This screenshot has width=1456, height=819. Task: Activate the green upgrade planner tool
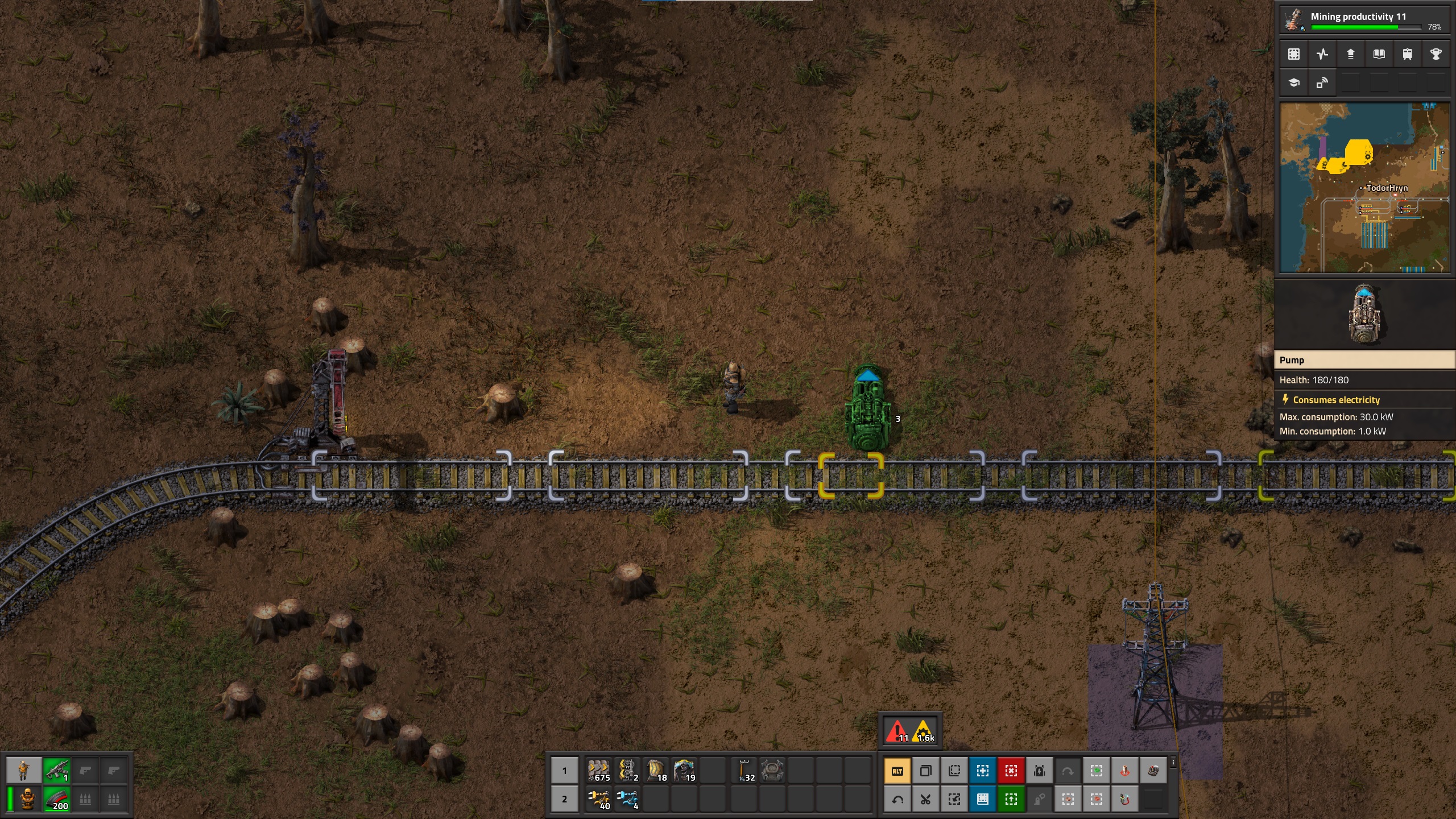point(1011,800)
